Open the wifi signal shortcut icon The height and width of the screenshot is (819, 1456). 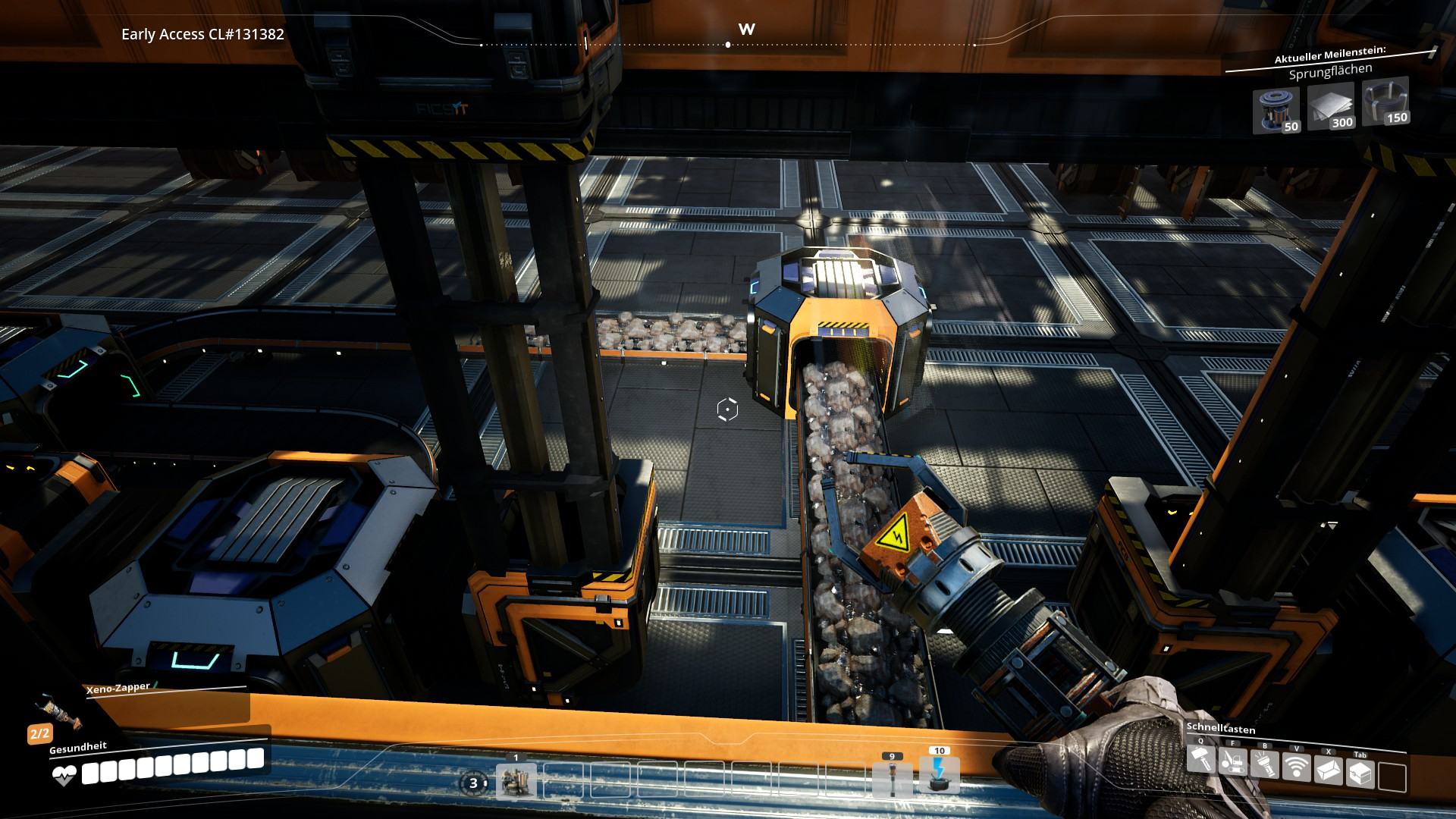click(x=1297, y=767)
